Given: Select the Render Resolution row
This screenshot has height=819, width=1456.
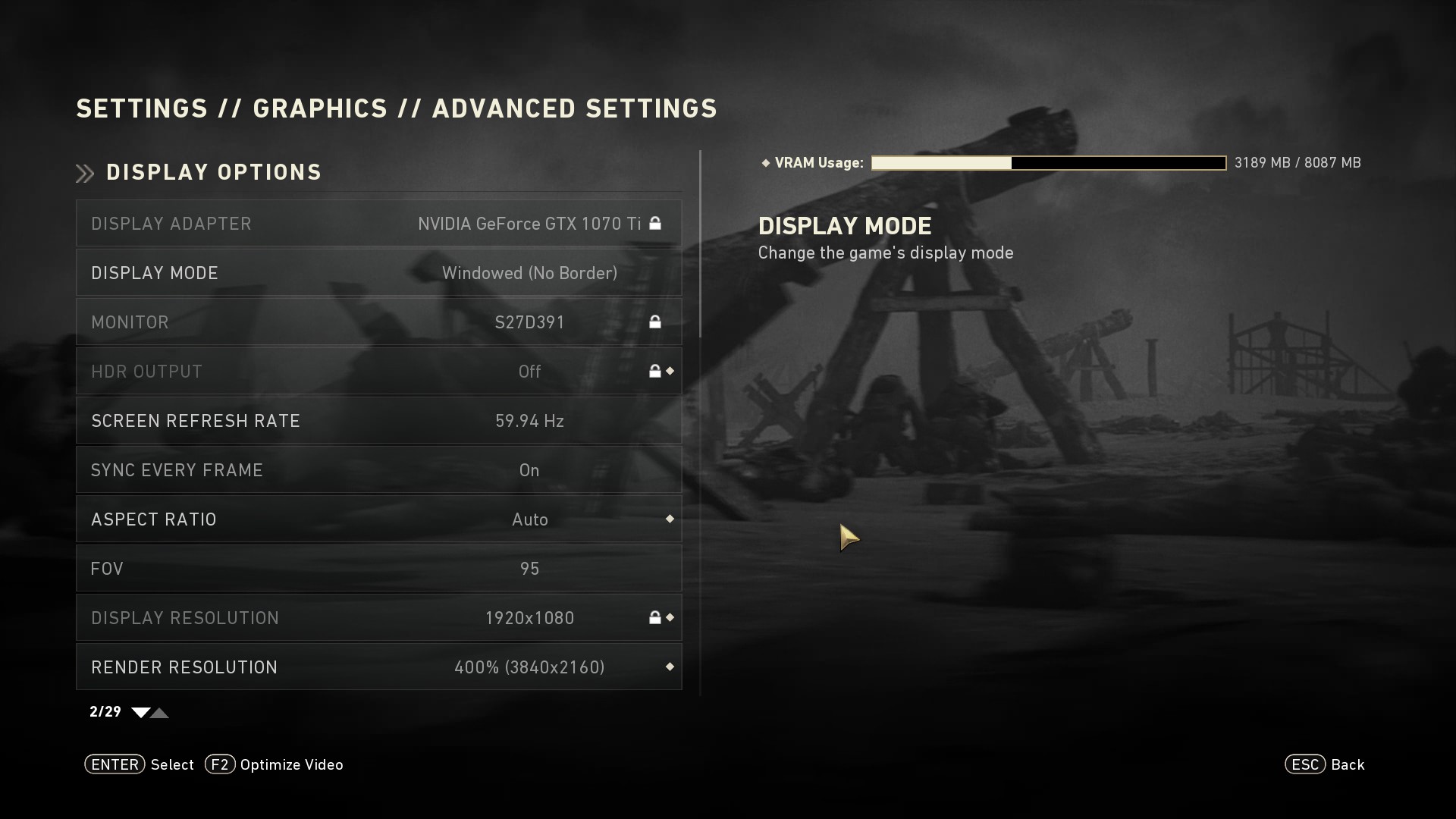Looking at the screenshot, I should click(378, 667).
